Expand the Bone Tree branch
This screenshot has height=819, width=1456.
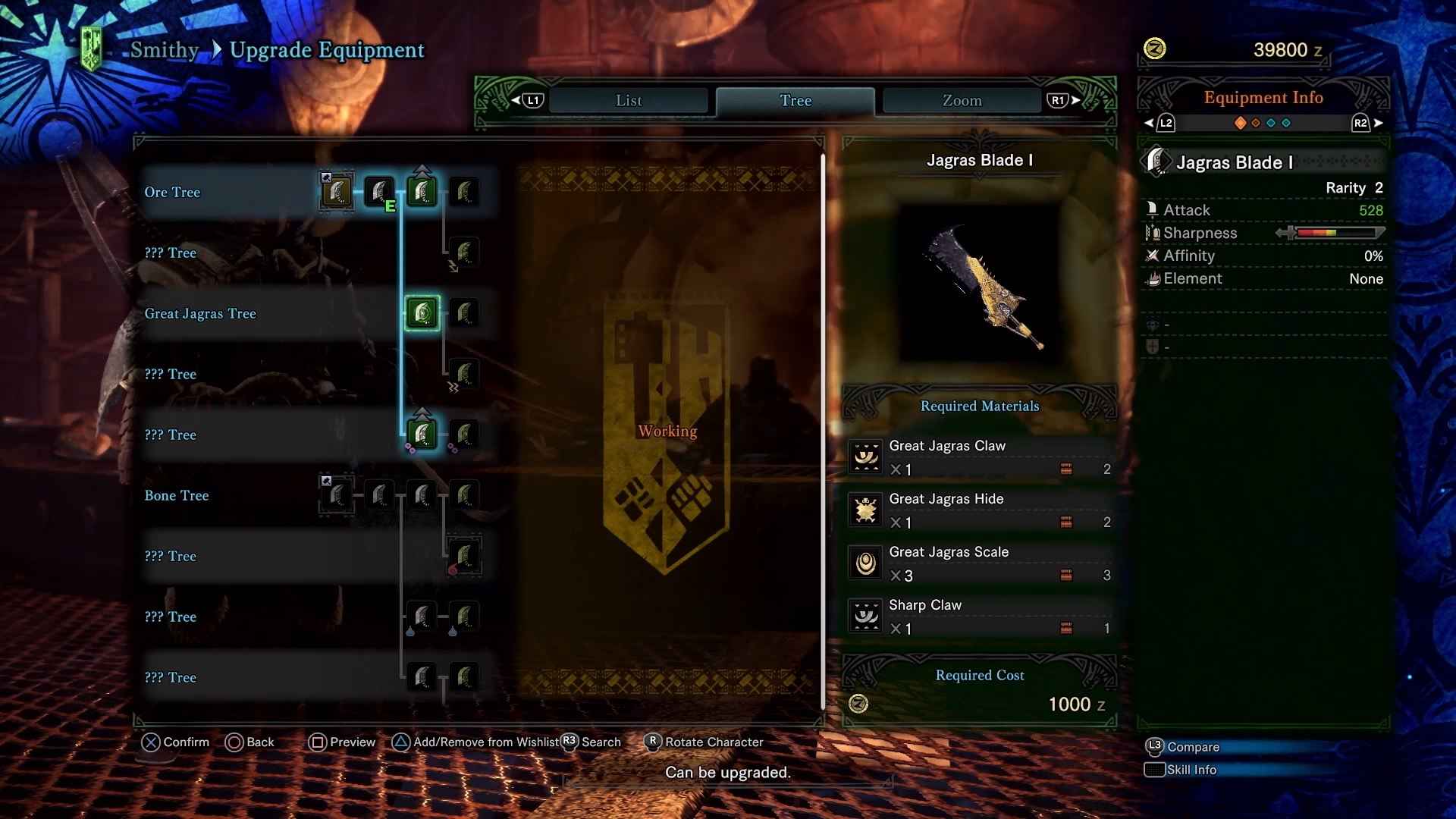(x=177, y=495)
